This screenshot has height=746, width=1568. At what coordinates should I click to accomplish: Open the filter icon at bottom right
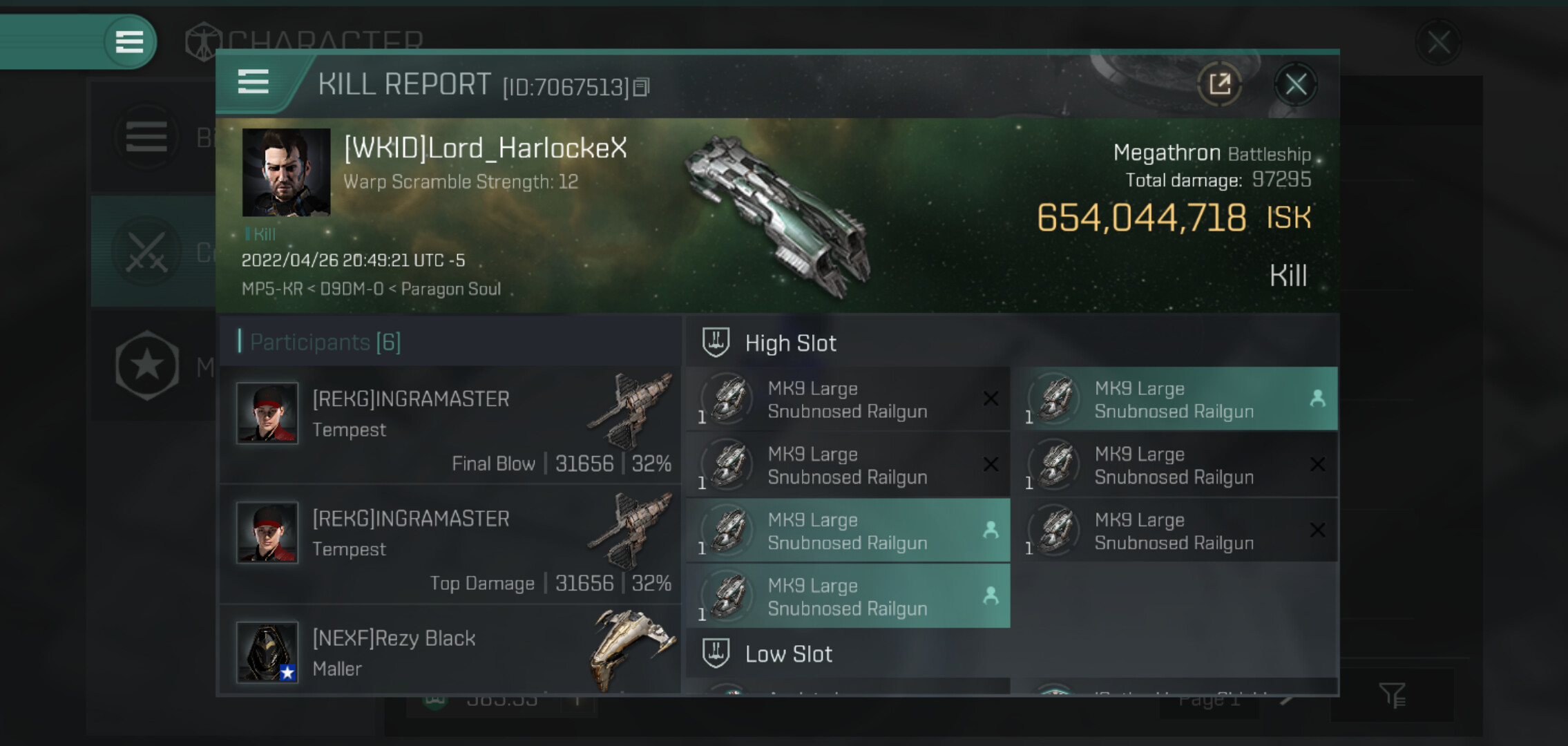(x=1392, y=695)
